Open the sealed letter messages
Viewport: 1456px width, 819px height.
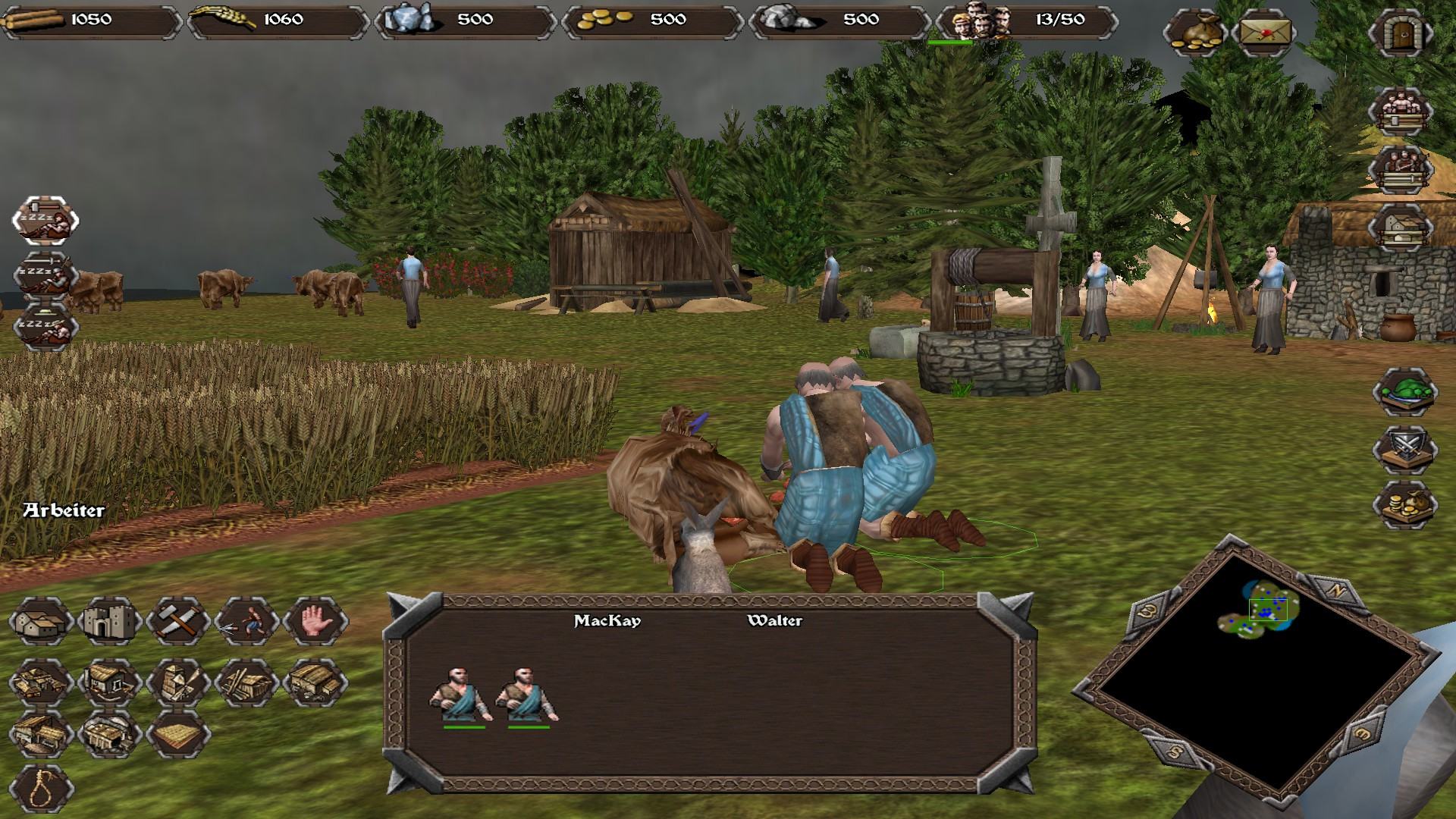[x=1264, y=34]
